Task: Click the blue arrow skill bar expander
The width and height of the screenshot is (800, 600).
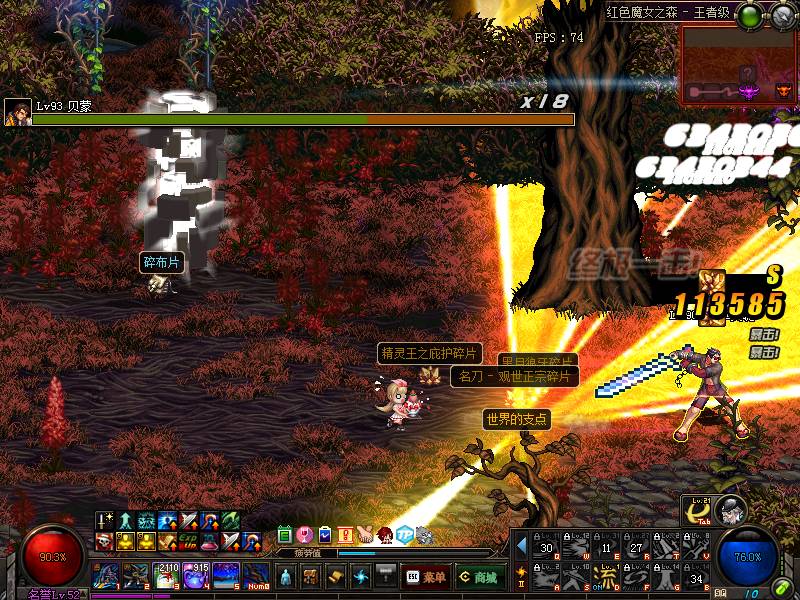Action: coord(521,547)
